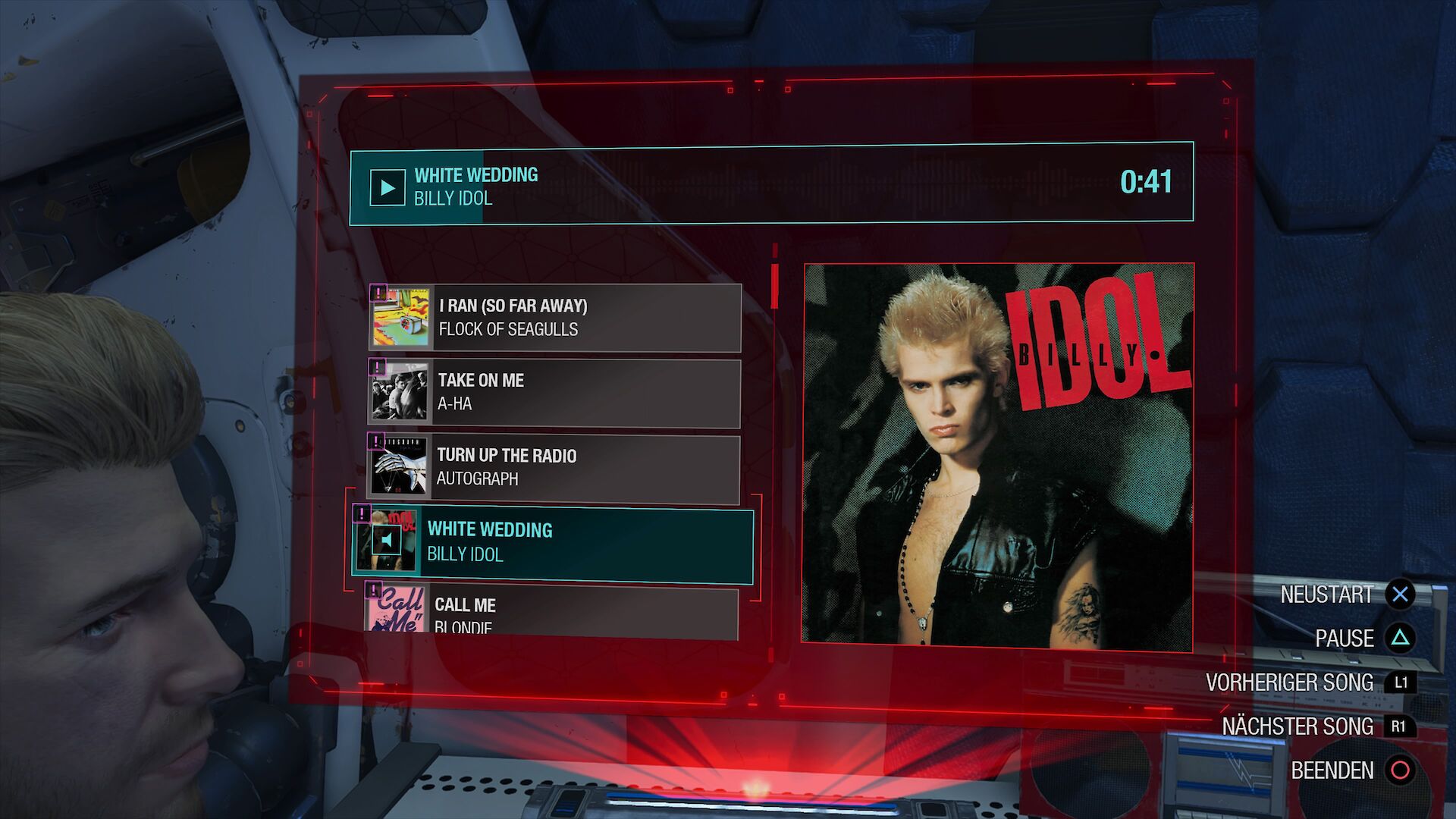
Task: Exit the jukebox using Beenden
Action: point(1351,770)
